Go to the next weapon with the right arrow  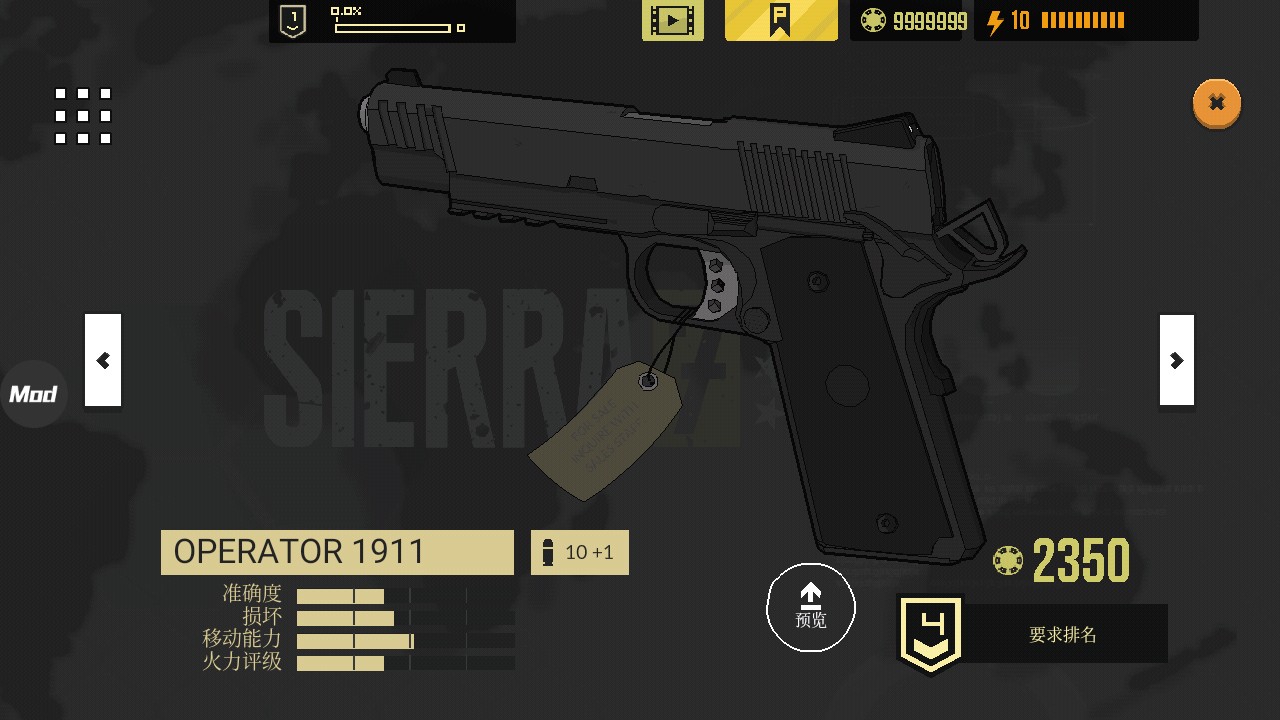pos(1176,360)
